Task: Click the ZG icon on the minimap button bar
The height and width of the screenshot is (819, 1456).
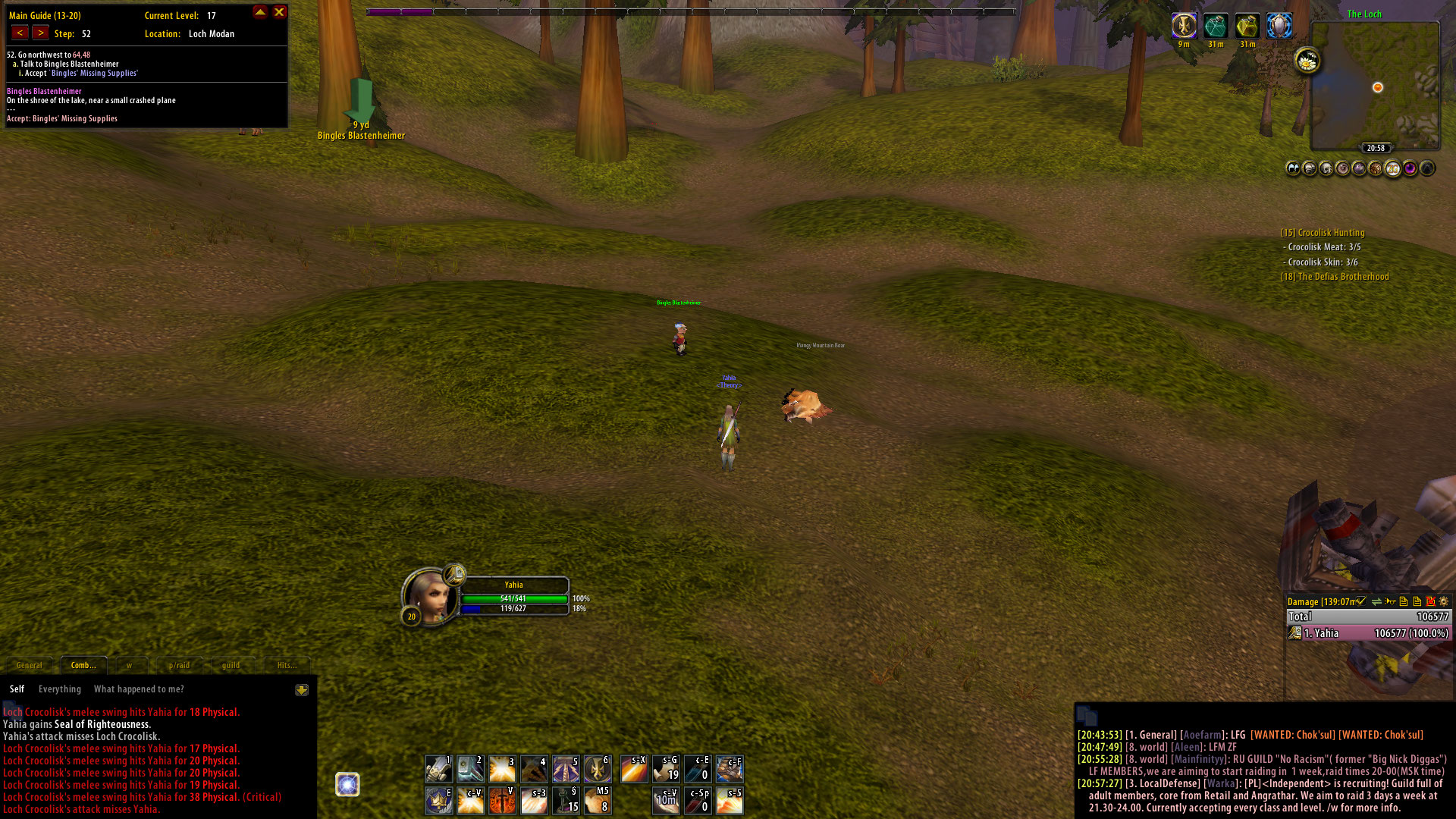Action: coord(1393,168)
